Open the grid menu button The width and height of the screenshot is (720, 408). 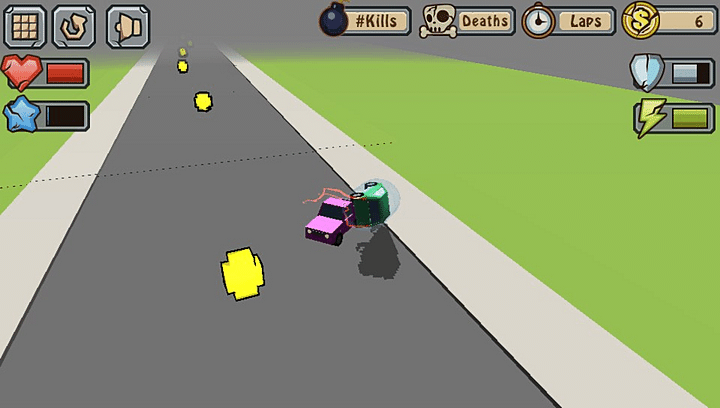pos(26,26)
